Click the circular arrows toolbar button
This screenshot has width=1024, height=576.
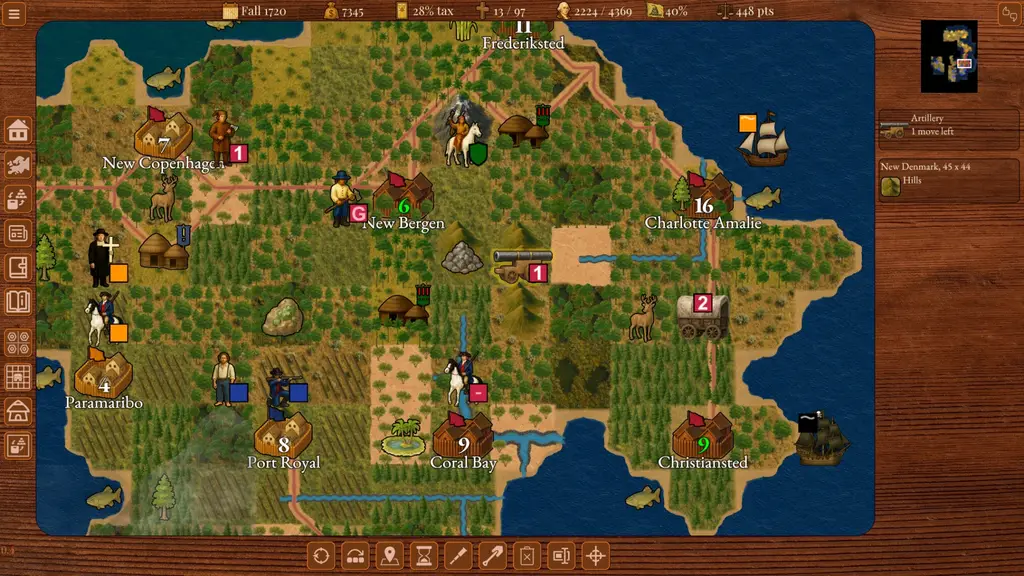321,555
